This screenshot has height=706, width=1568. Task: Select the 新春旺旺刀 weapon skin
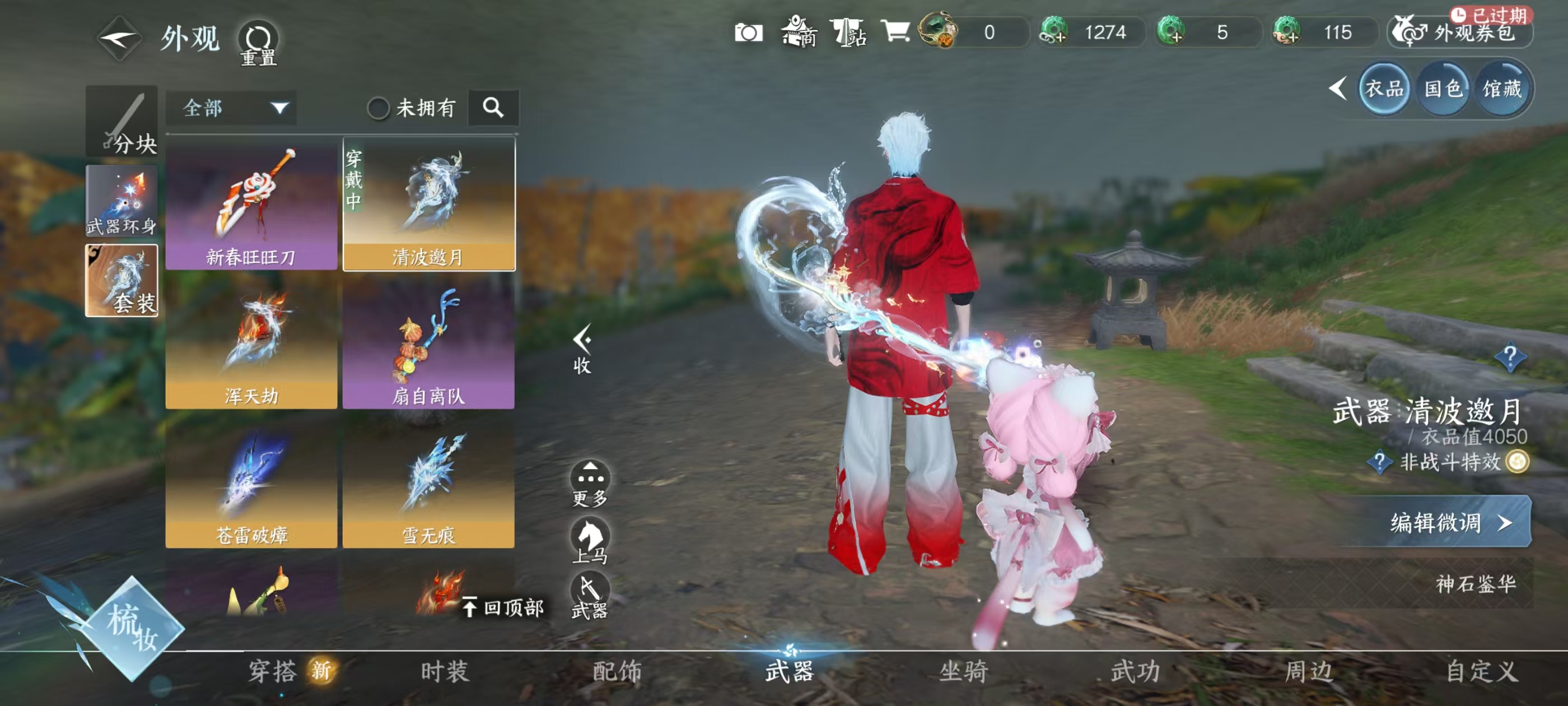tap(251, 205)
